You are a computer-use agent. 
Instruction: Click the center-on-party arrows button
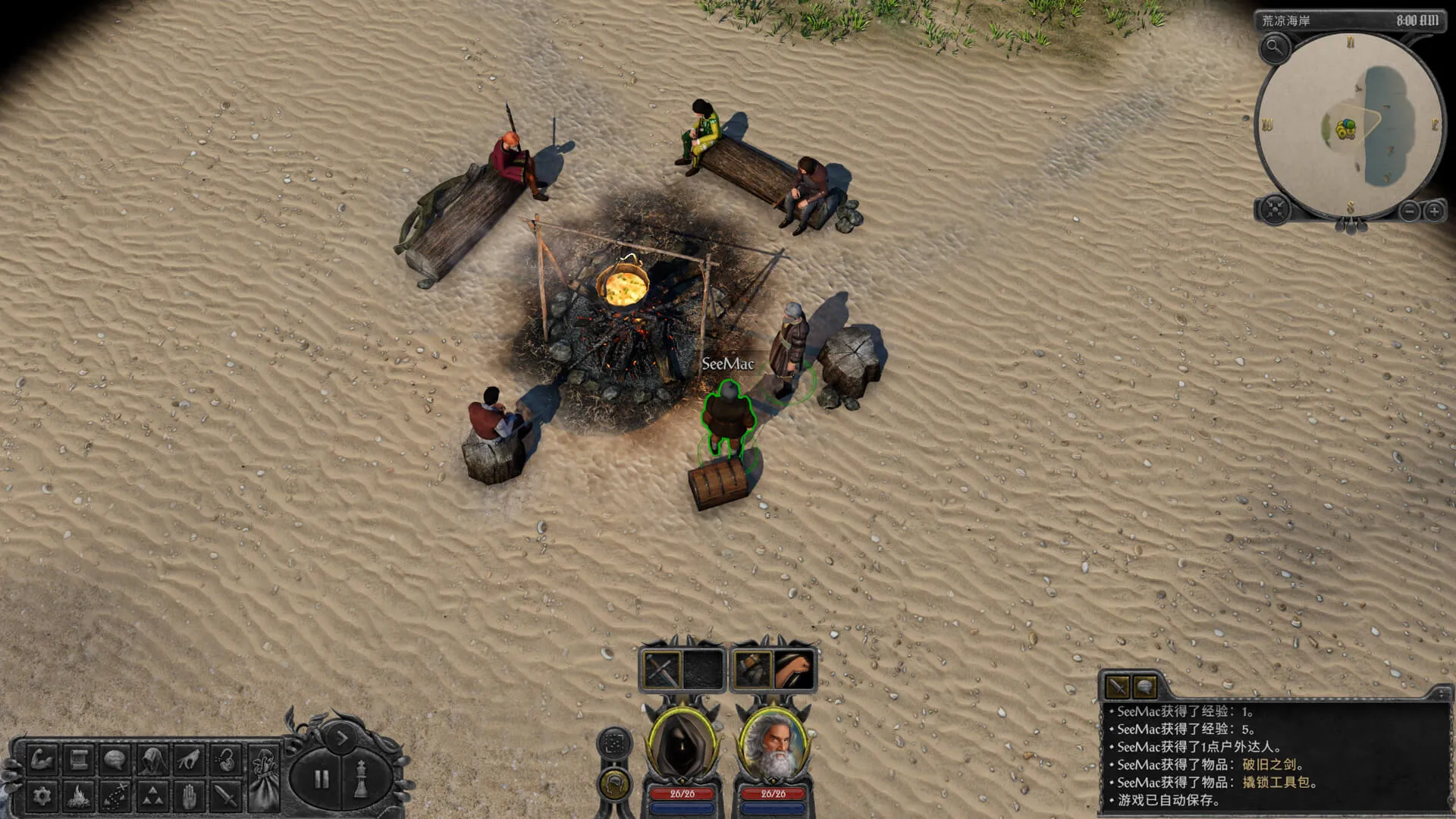[x=1274, y=209]
